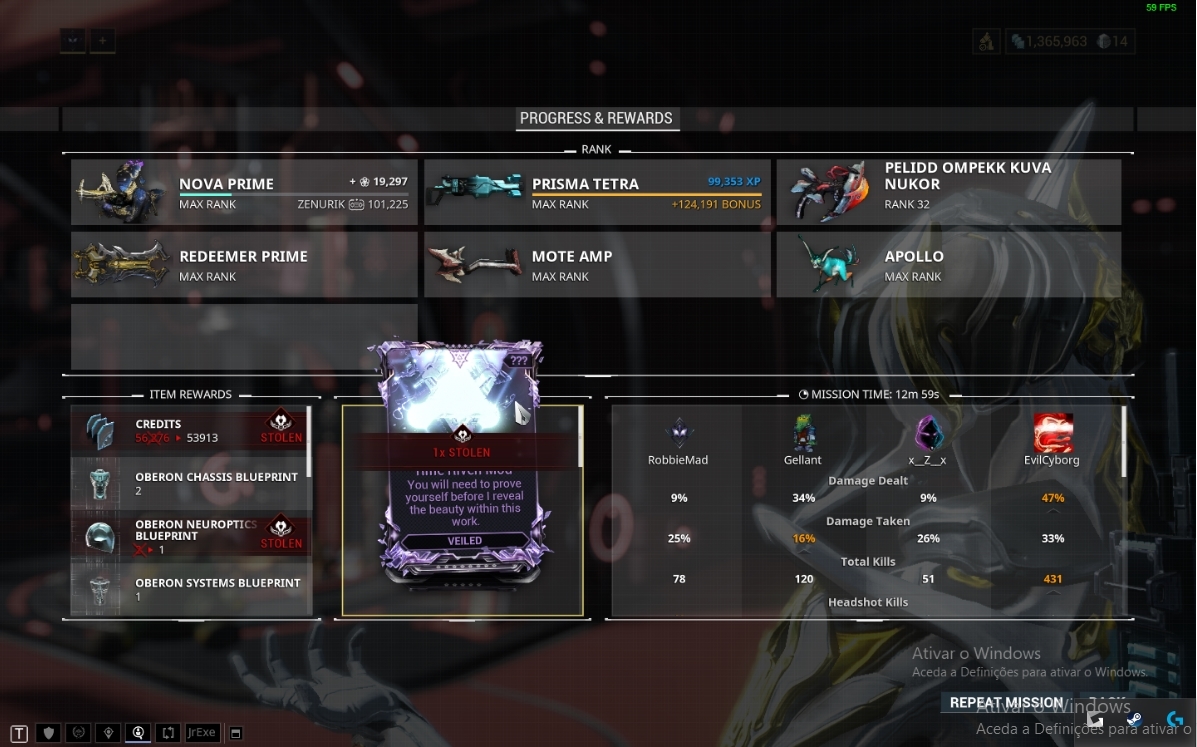Viewport: 1197px width, 747px height.
Task: Open the JrExe chat tab
Action: [x=202, y=733]
